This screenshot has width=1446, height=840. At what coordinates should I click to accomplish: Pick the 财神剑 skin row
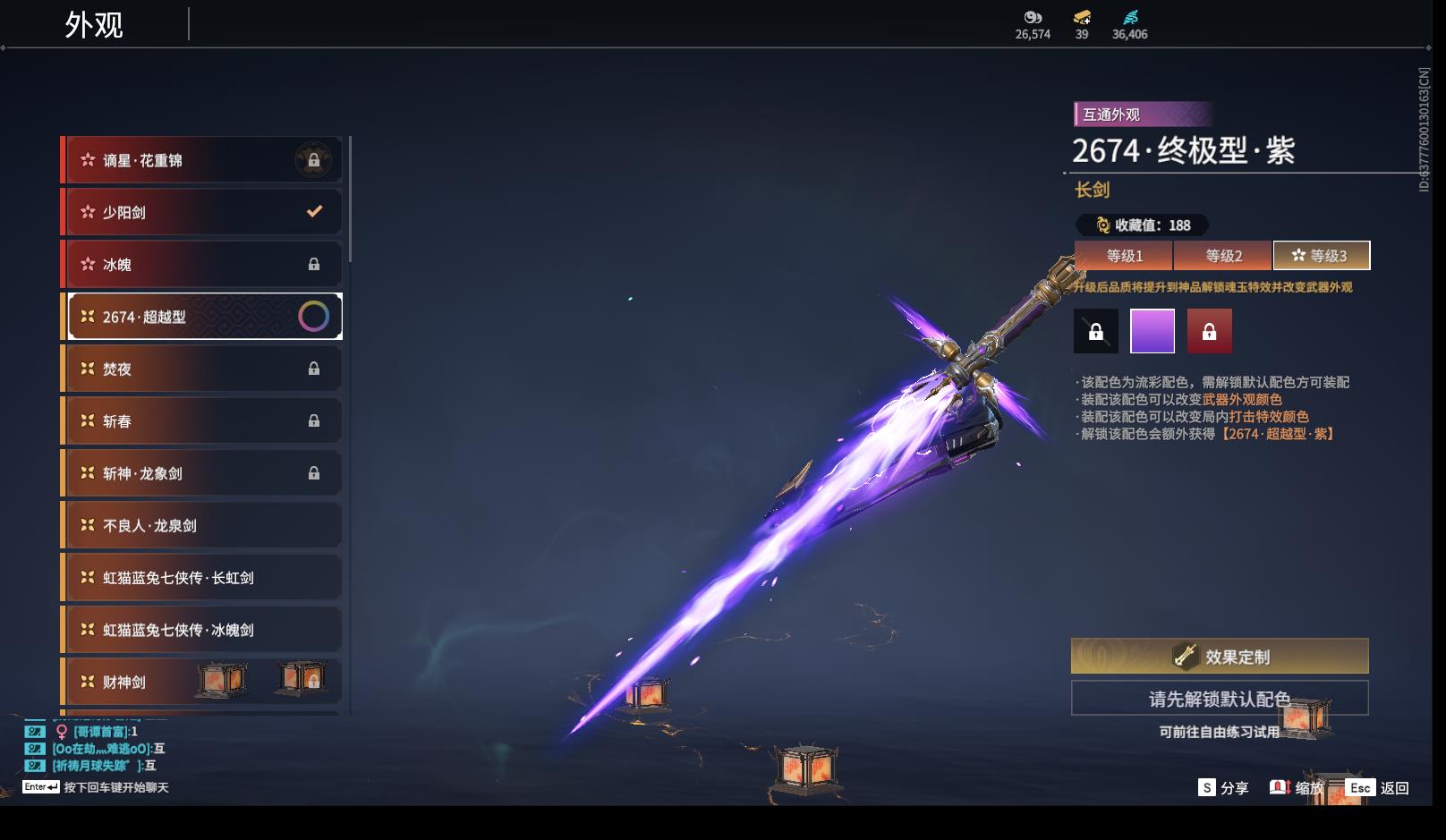click(201, 682)
